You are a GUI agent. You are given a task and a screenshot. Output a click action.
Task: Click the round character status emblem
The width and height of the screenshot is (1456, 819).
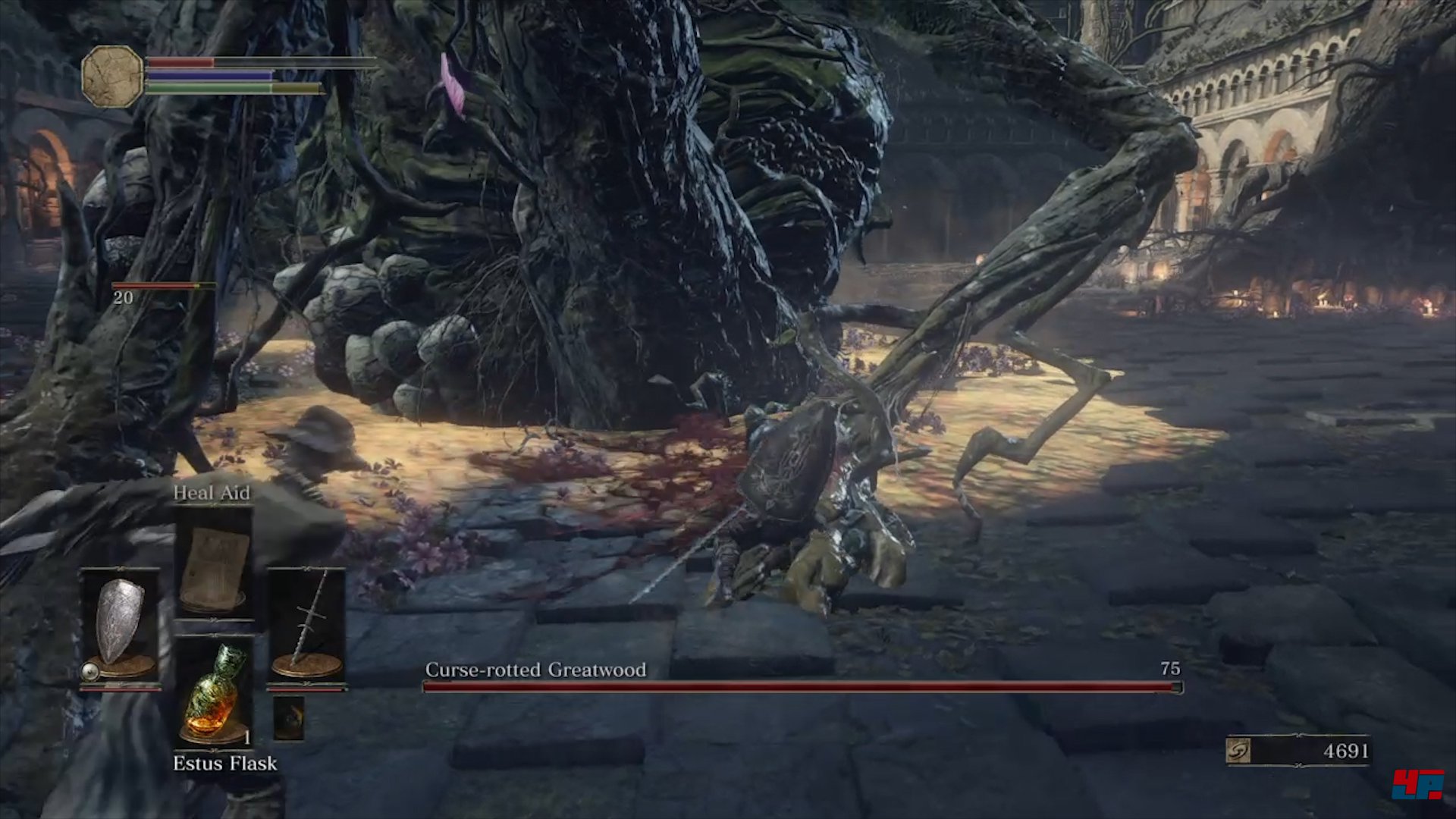tap(112, 76)
